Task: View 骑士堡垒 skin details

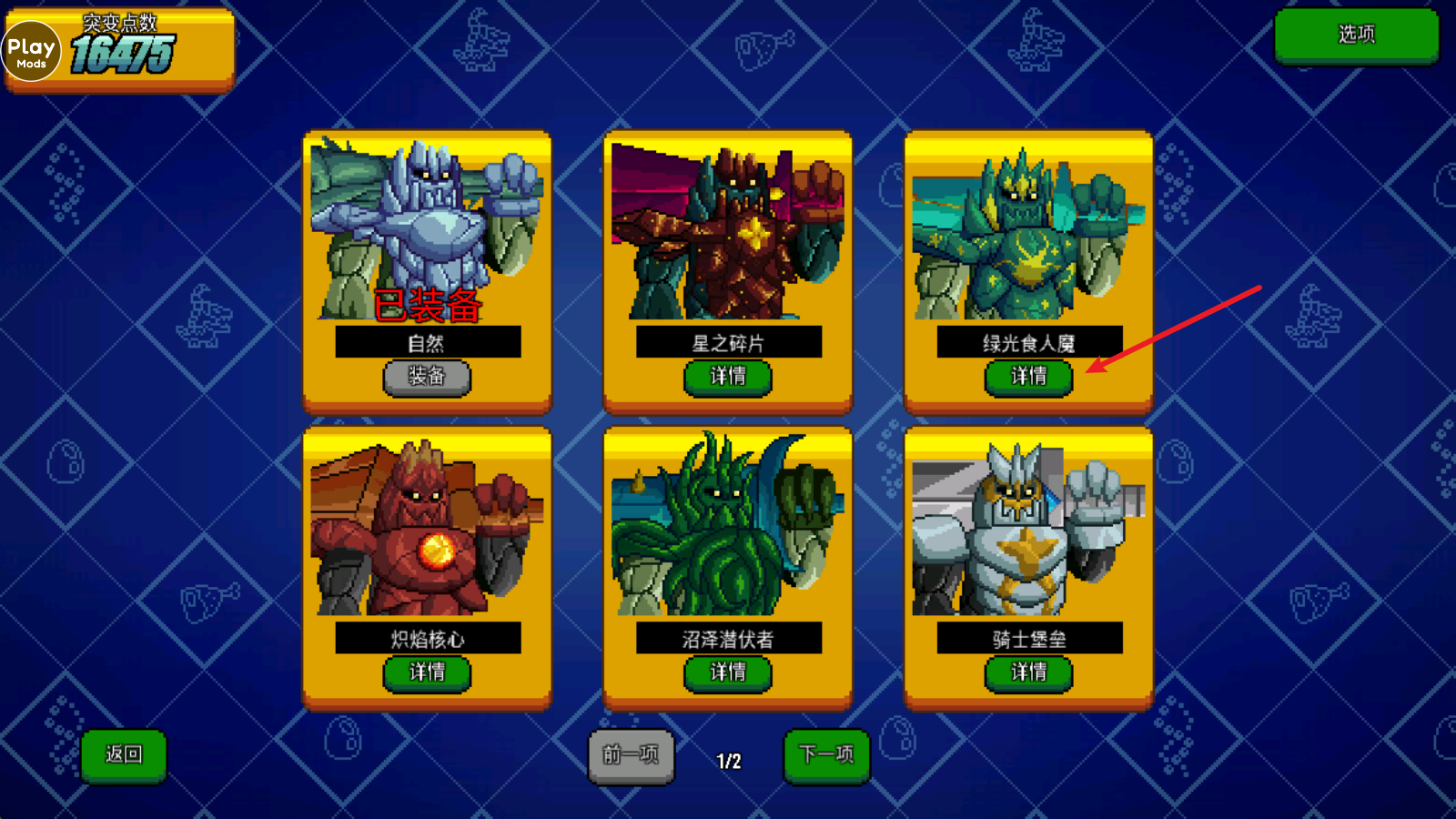Action: click(x=1028, y=672)
